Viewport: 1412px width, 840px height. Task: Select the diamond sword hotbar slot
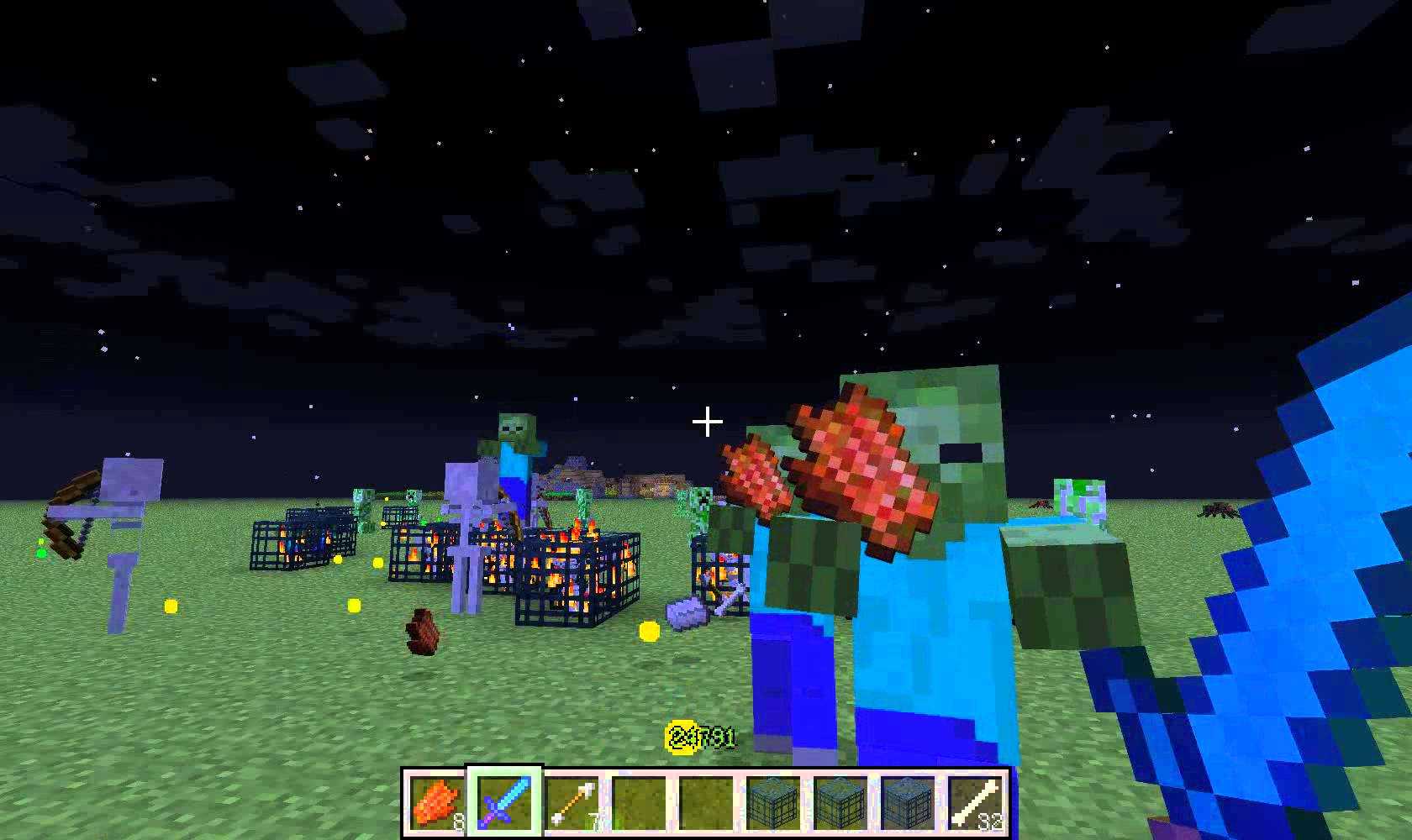pyautogui.click(x=504, y=801)
